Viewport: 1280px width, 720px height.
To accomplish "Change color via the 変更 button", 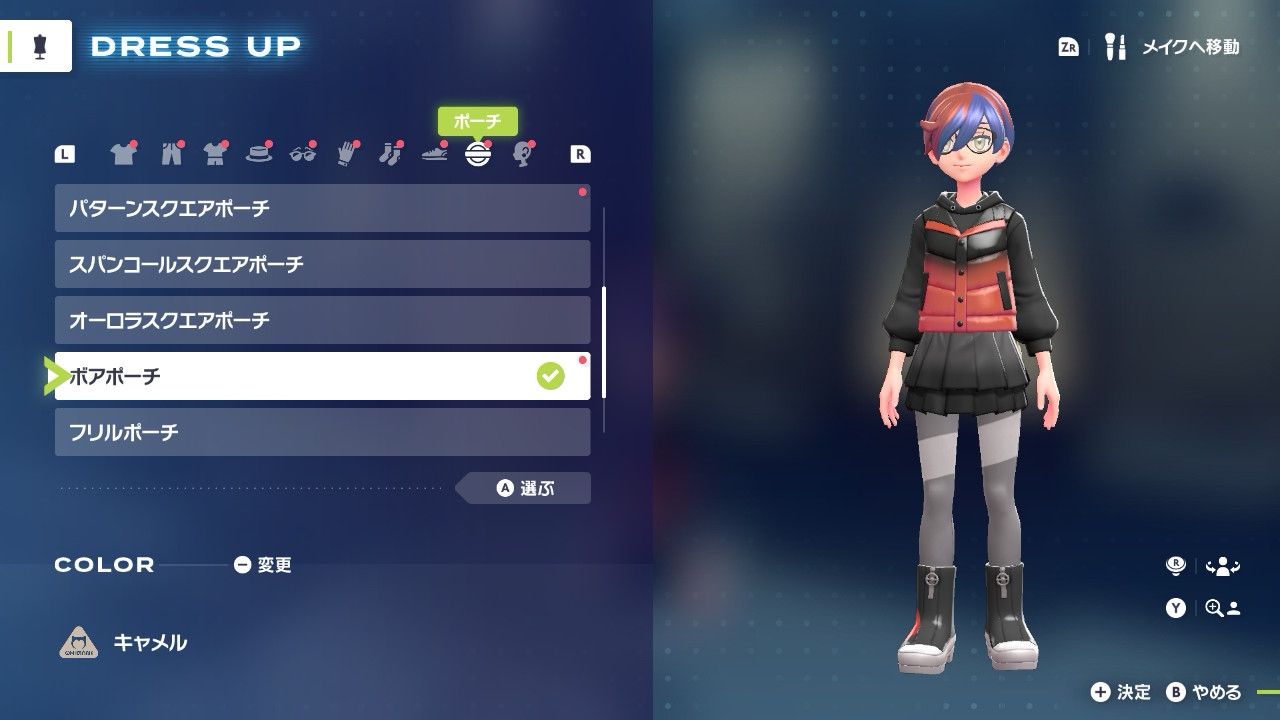I will pos(263,565).
